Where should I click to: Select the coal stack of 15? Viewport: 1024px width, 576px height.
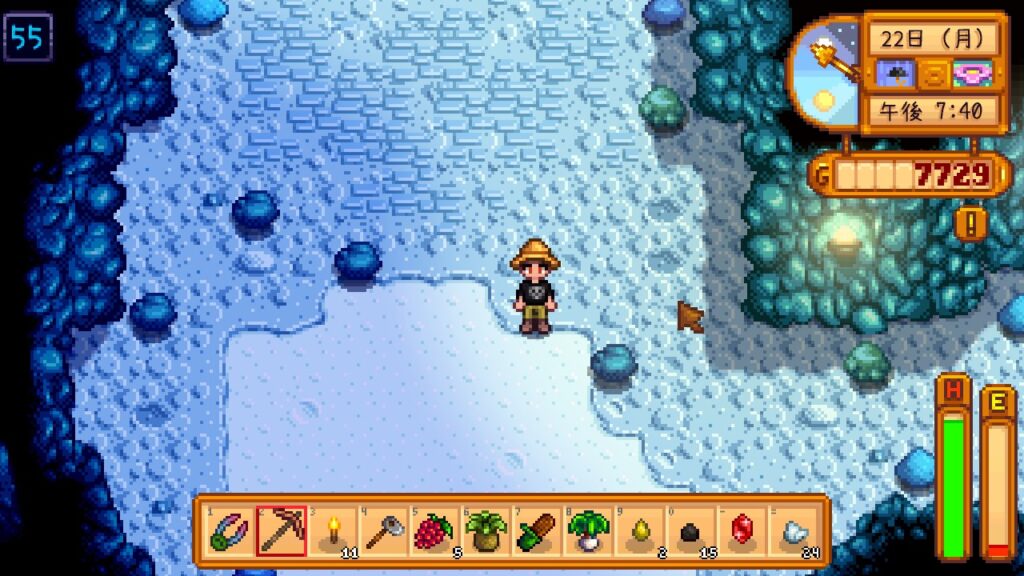[x=691, y=531]
